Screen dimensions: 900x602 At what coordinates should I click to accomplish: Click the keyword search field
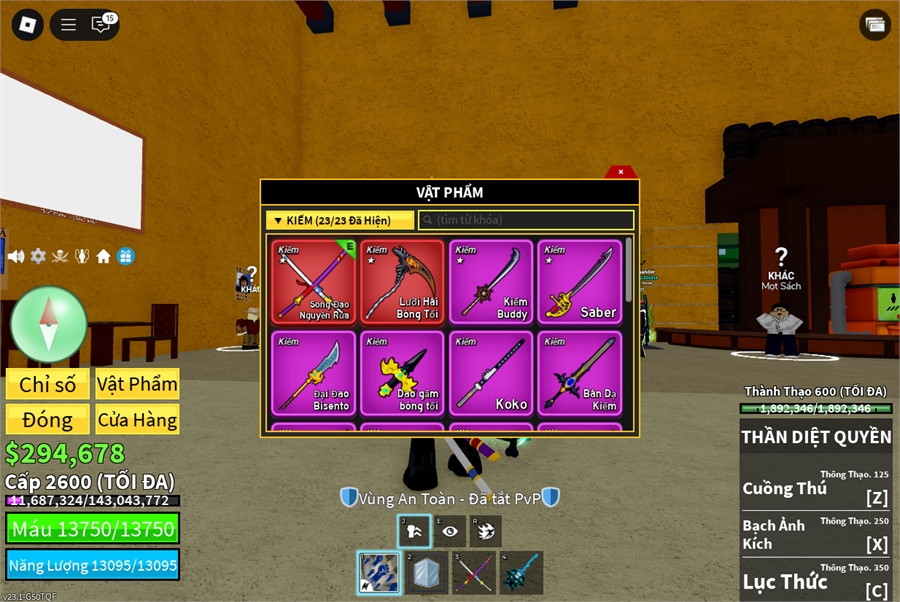tap(526, 220)
